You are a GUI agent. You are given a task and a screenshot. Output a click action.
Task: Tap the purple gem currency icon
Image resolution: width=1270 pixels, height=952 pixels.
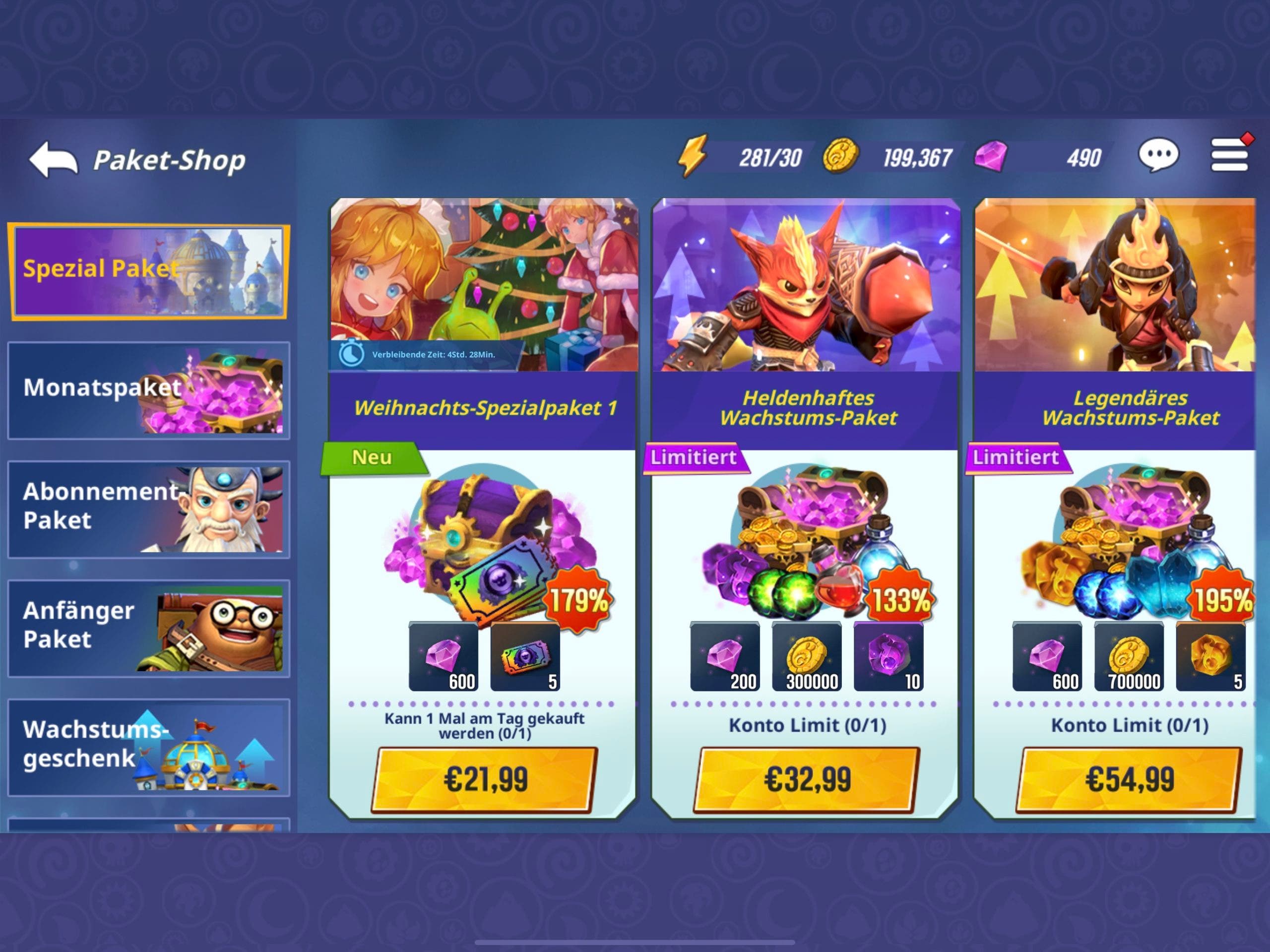[x=991, y=156]
